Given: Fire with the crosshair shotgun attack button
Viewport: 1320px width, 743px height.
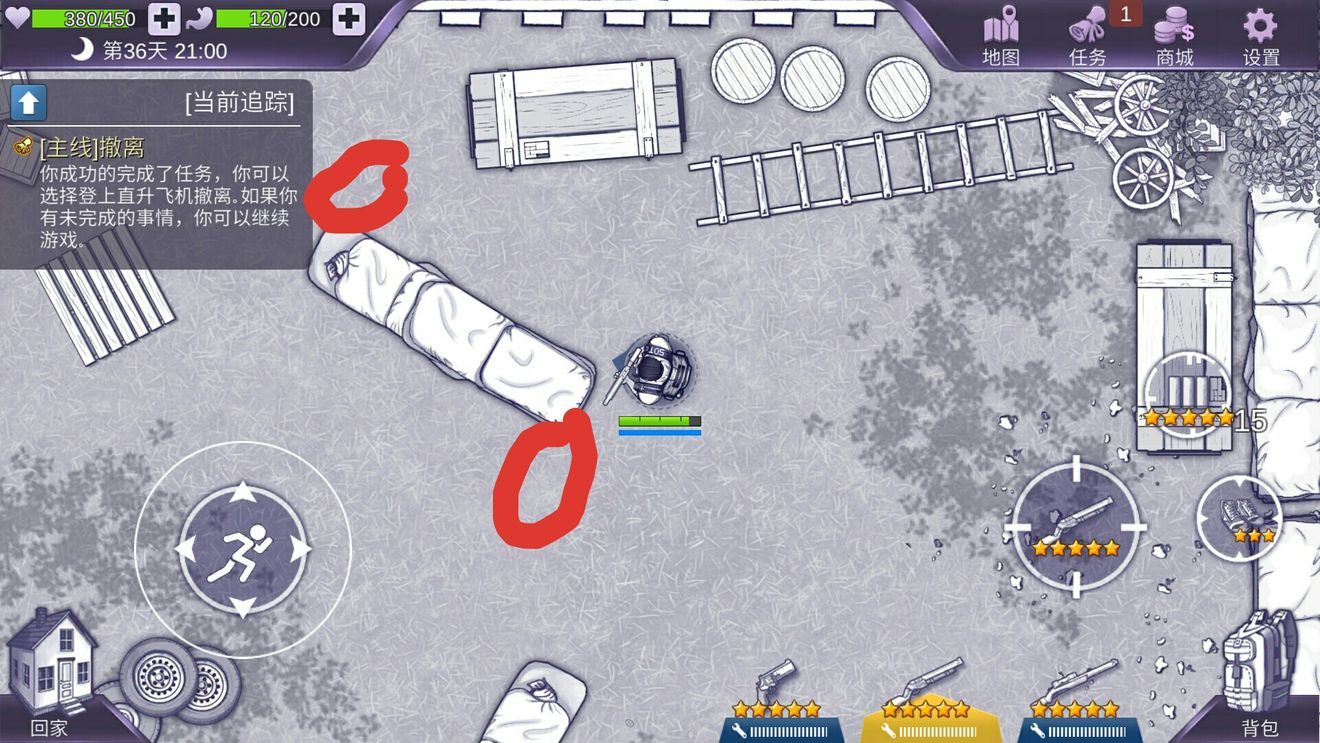Looking at the screenshot, I should (x=1076, y=526).
